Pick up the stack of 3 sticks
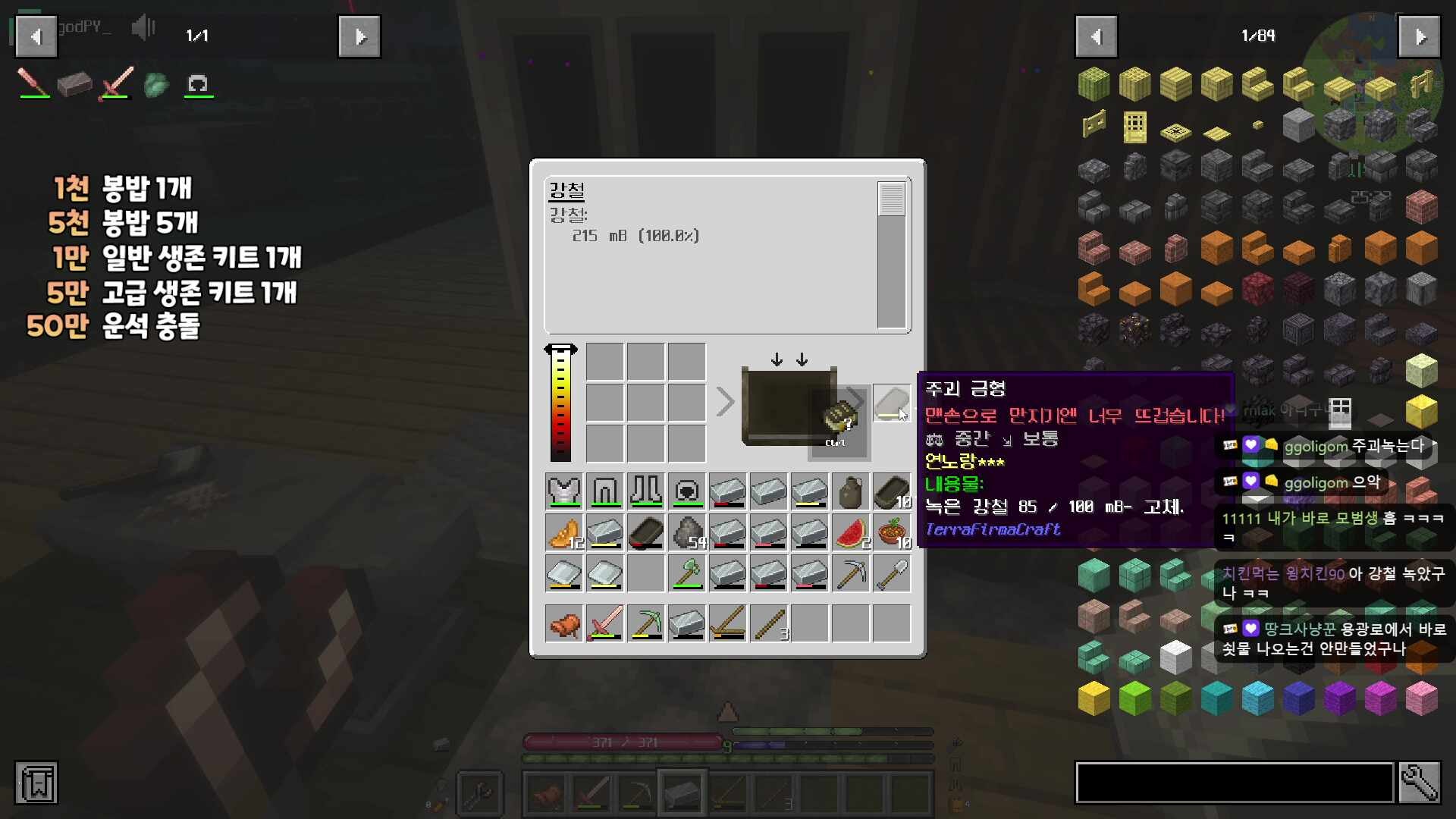This screenshot has height=819, width=1456. point(769,624)
